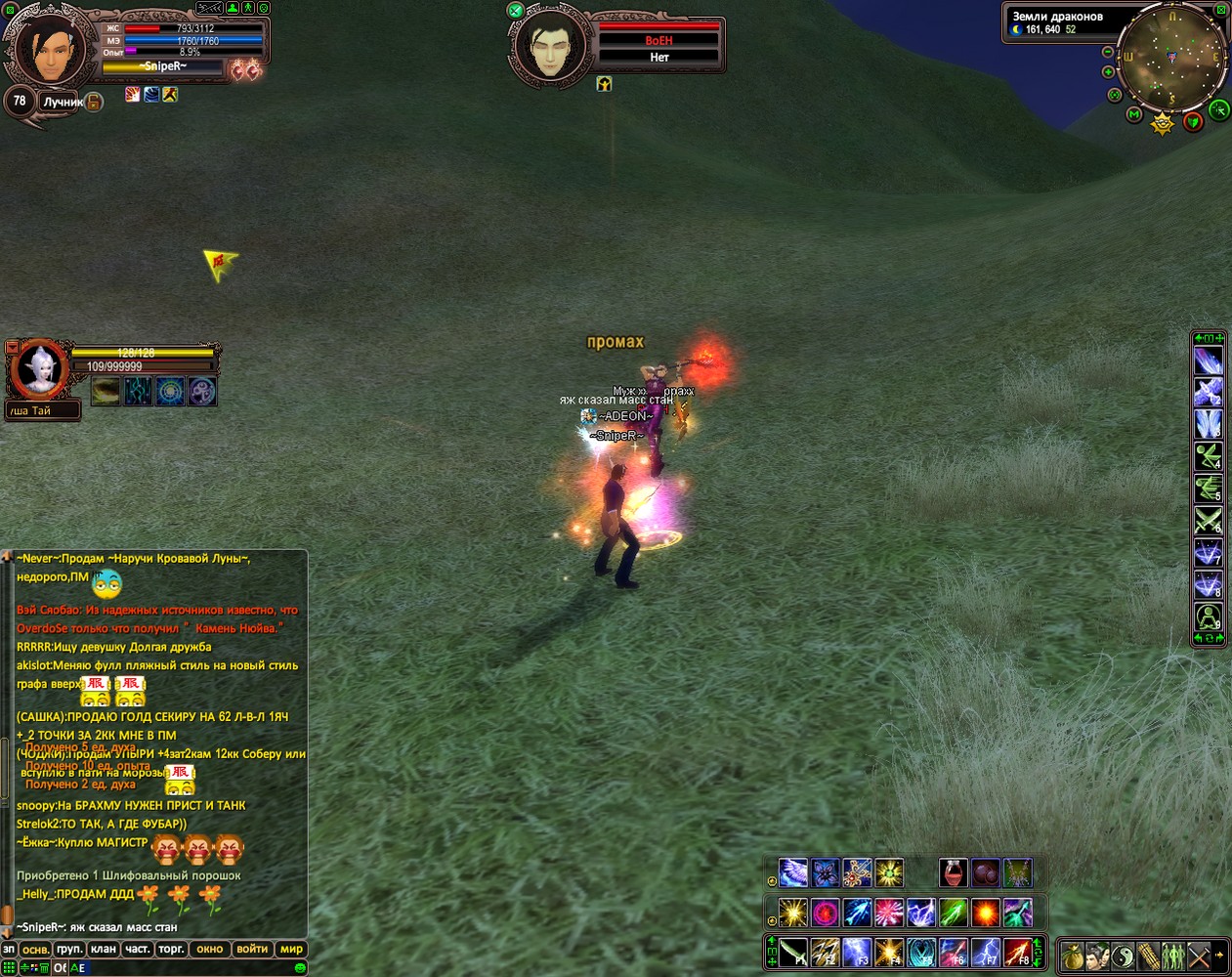Open the green smiley emoticon picker
The image size is (1232, 977).
point(300,967)
